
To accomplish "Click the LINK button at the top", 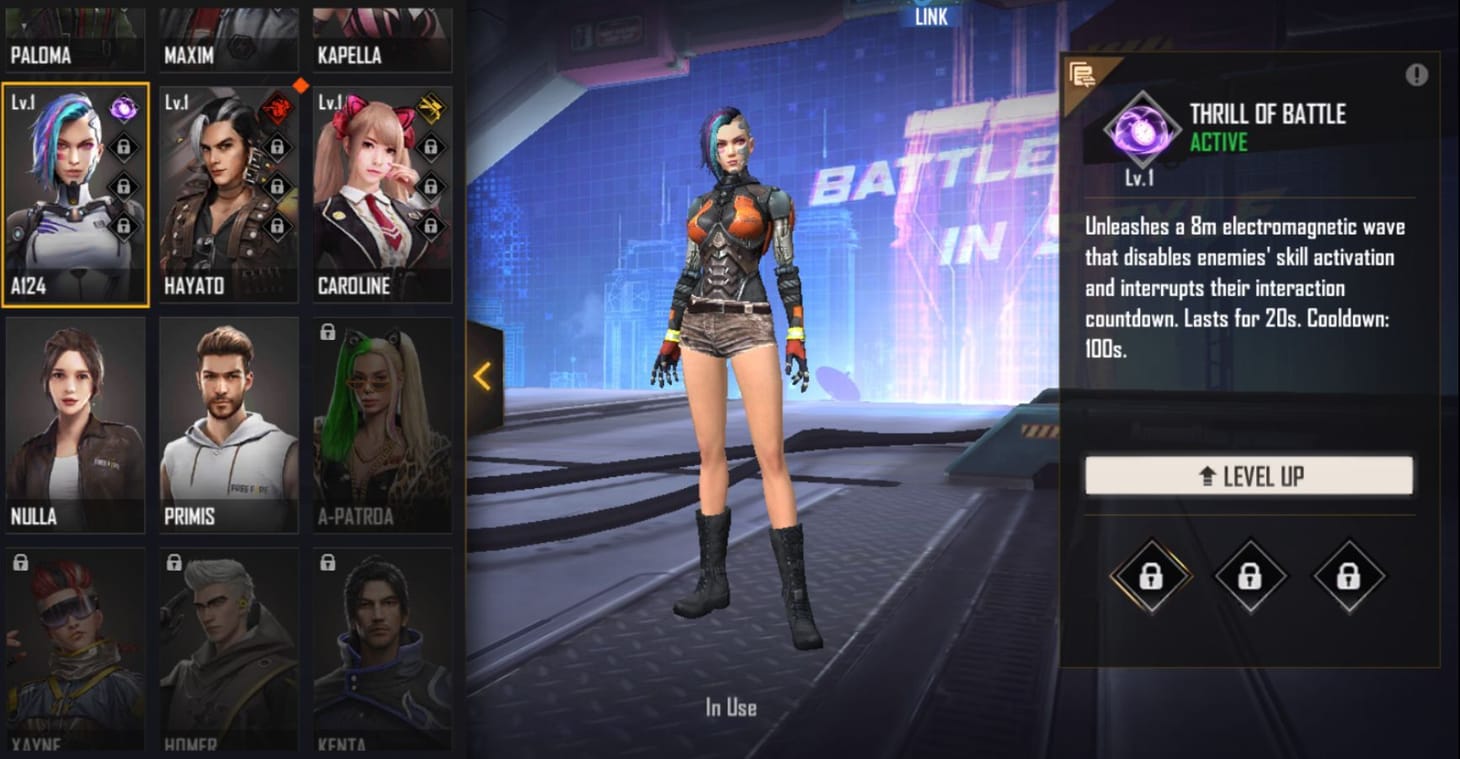I will (x=929, y=17).
